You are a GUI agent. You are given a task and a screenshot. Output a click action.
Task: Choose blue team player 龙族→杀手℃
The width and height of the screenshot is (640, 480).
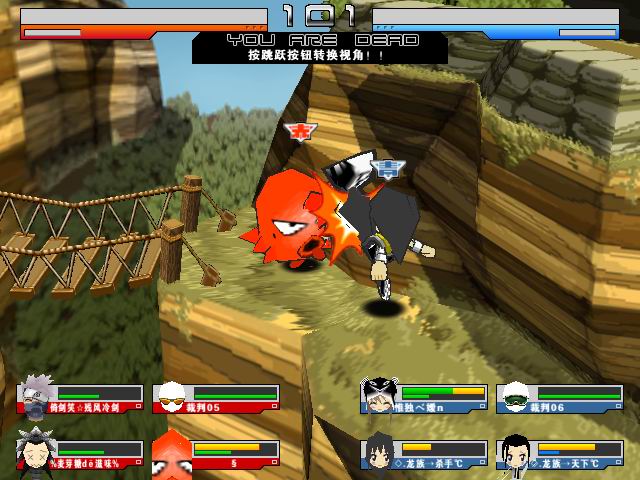coord(424,453)
